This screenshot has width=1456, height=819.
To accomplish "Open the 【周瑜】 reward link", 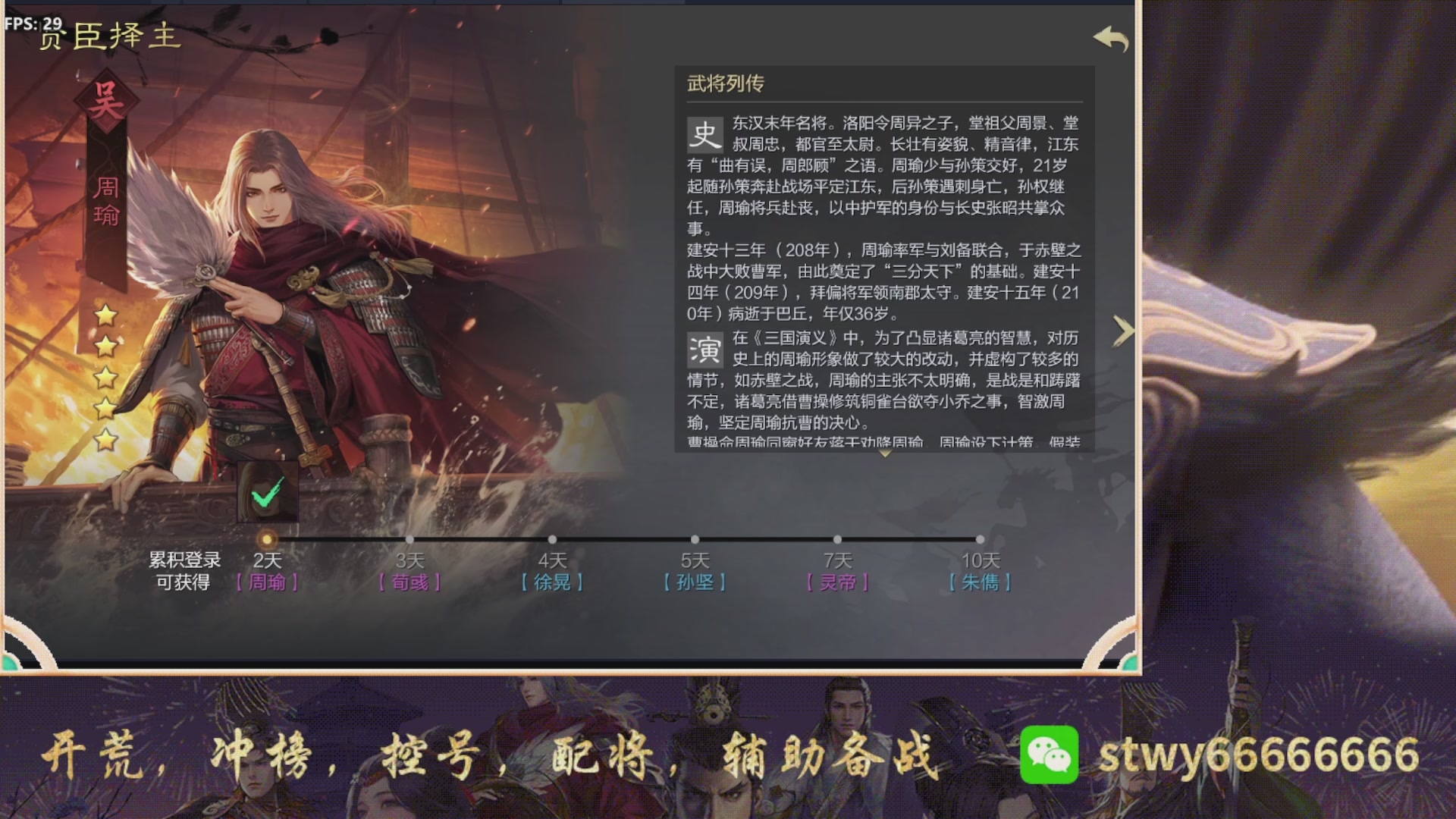I will tap(269, 582).
